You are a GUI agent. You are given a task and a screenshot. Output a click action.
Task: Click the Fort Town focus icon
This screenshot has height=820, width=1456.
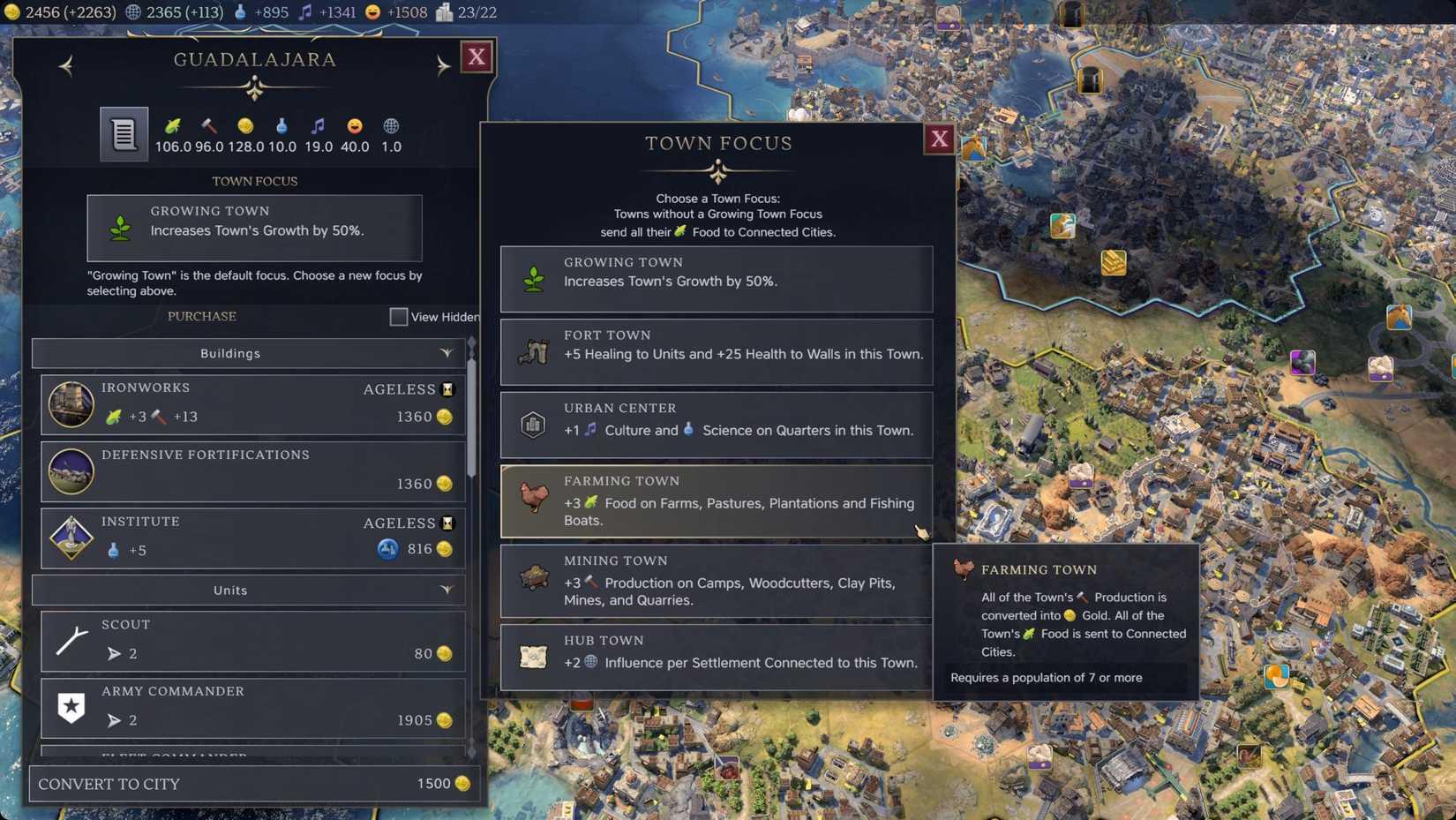(x=533, y=351)
